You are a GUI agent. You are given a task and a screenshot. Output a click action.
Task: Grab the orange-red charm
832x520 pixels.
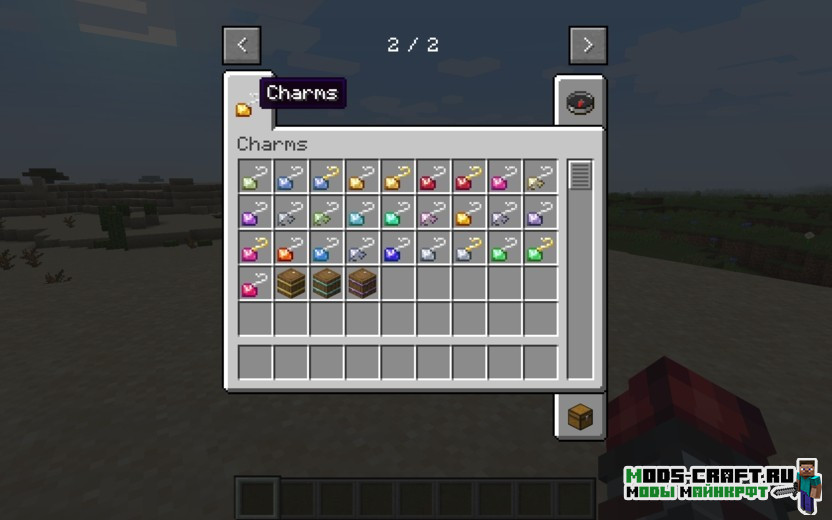pos(290,248)
